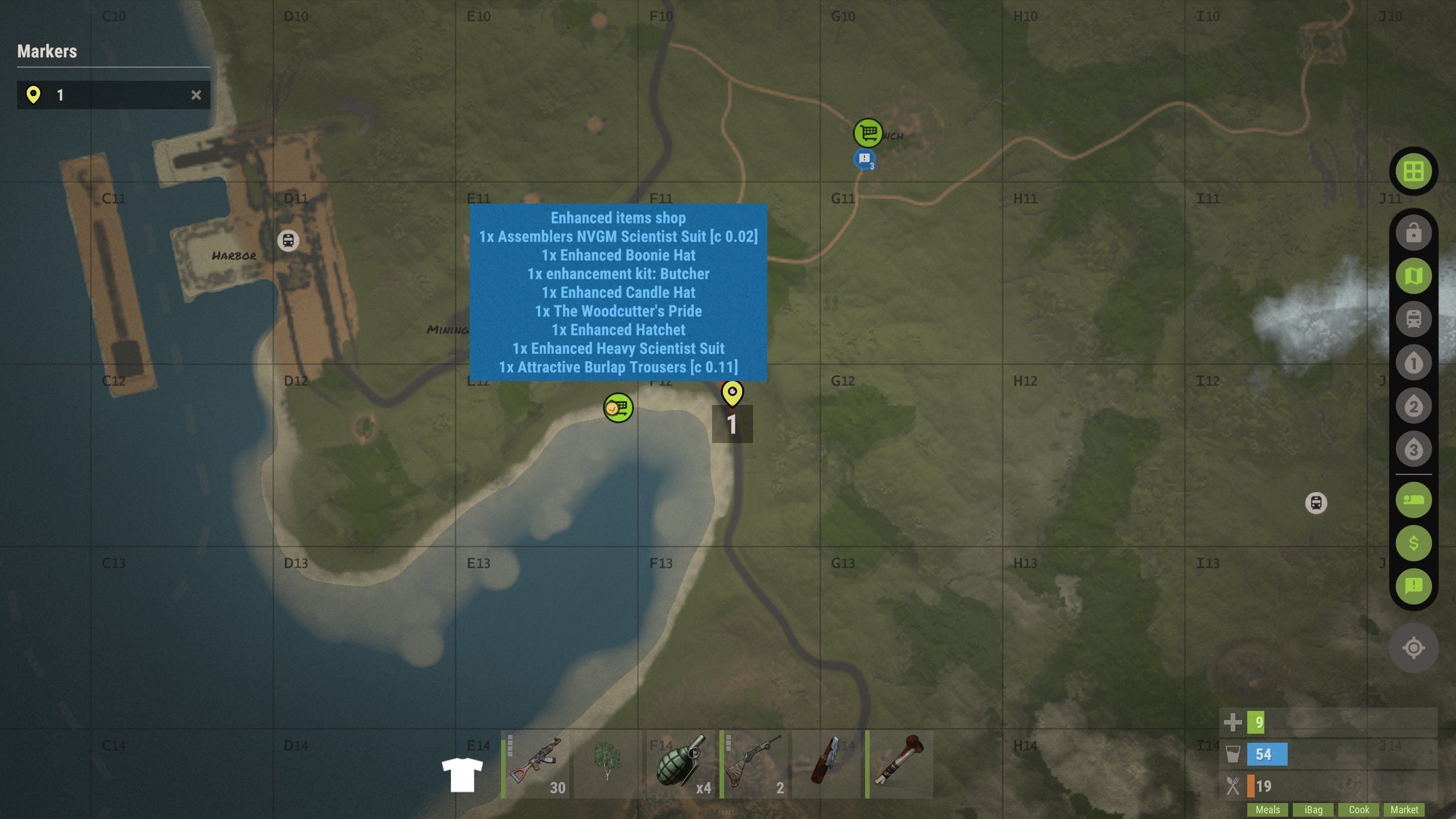The image size is (1456, 819).
Task: Switch to the iBag tab
Action: coord(1314,809)
